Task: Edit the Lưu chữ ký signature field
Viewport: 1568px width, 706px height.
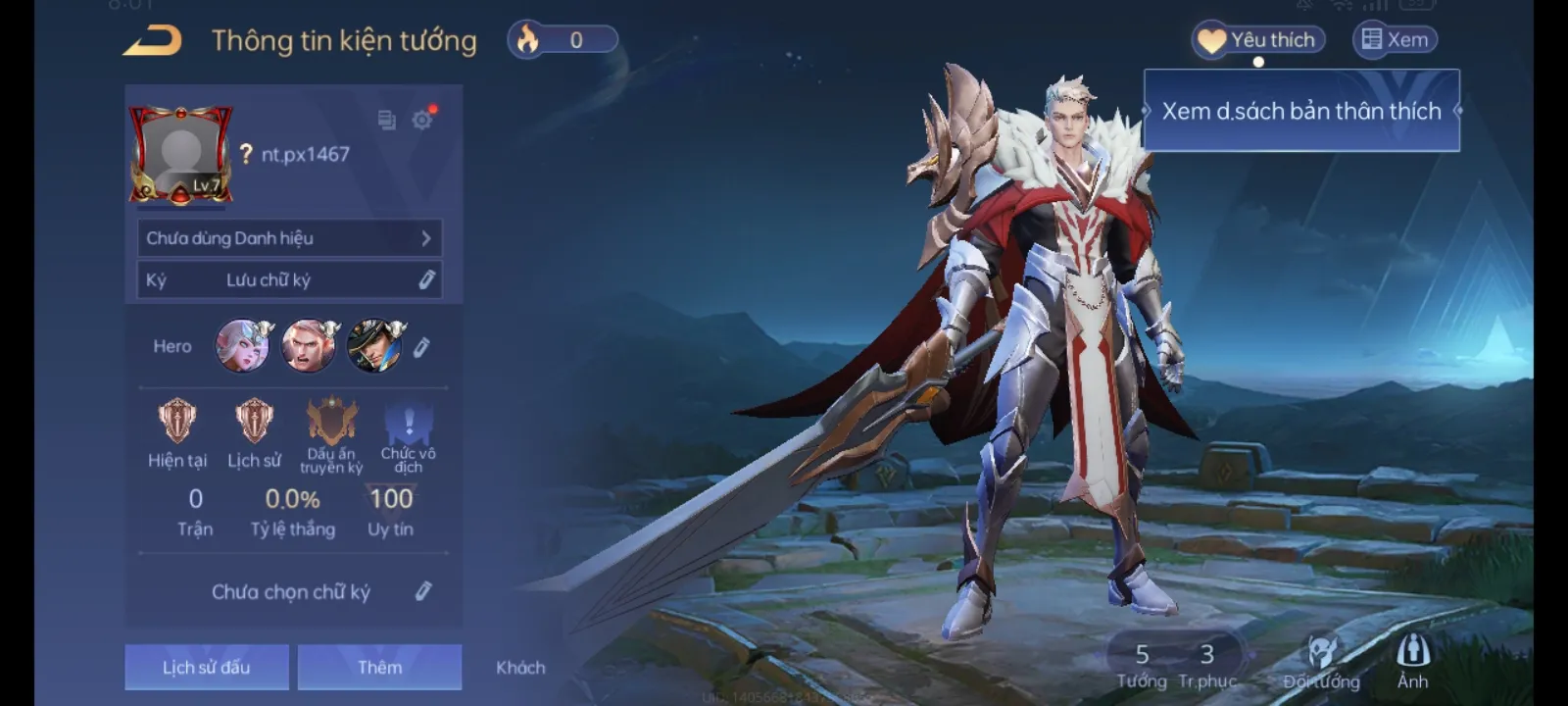Action: click(x=425, y=279)
